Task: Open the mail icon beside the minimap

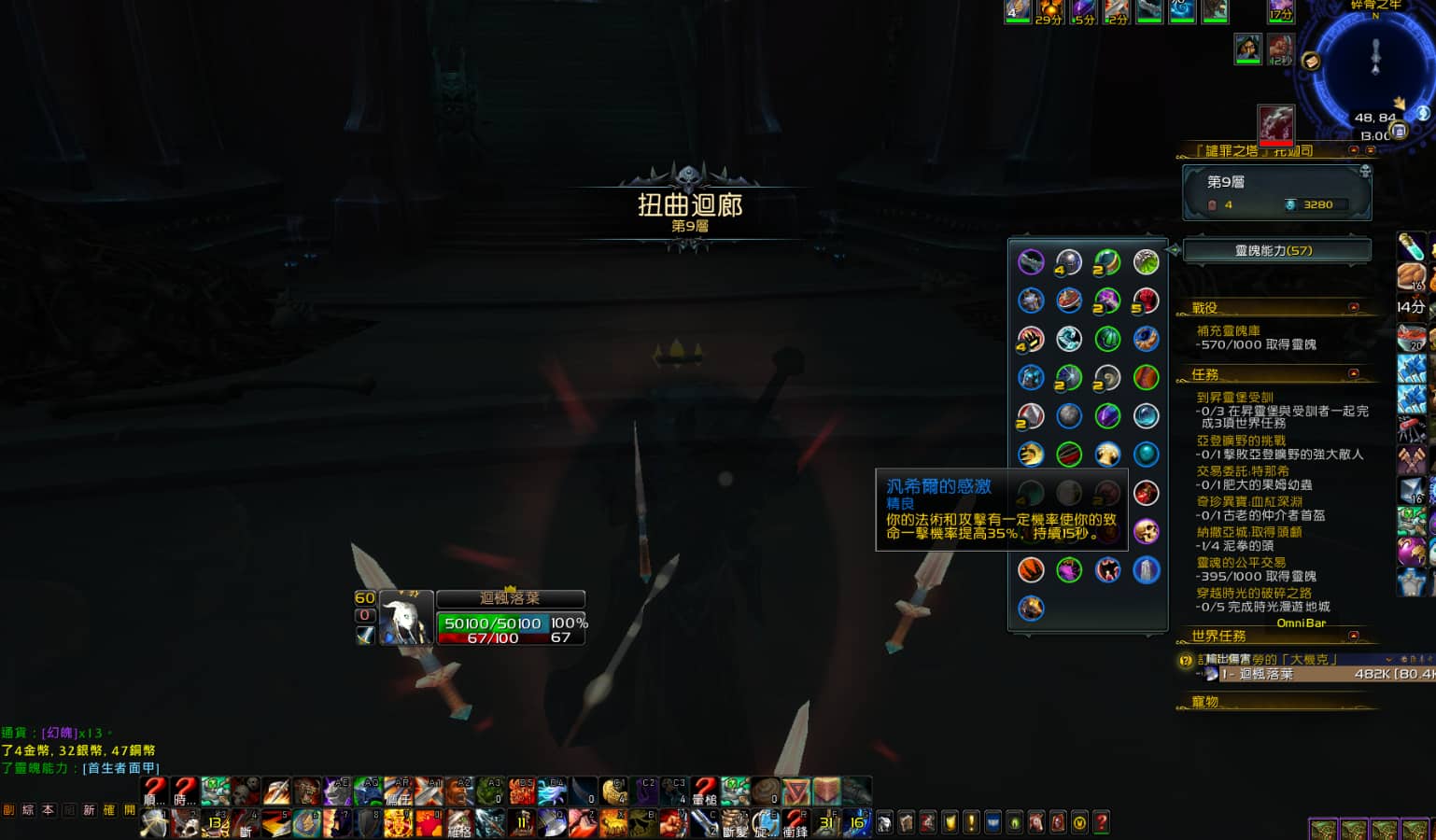Action: point(1311,62)
